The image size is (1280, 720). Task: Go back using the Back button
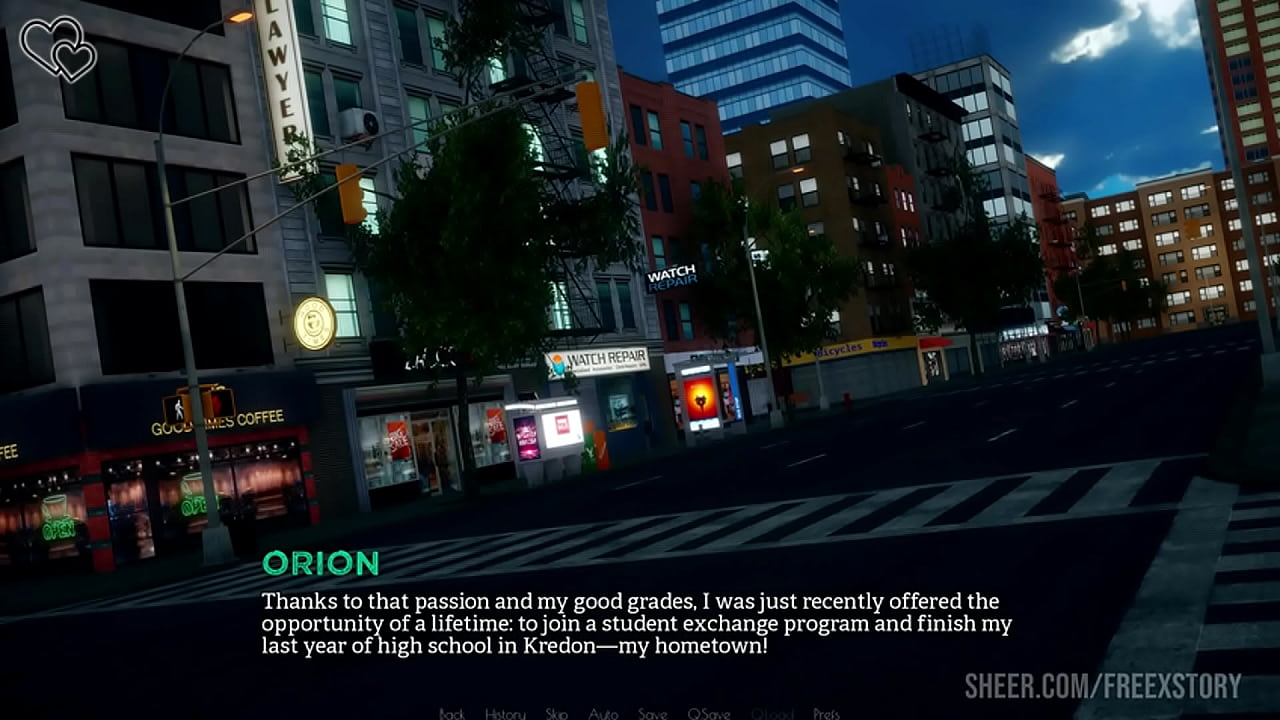click(452, 713)
